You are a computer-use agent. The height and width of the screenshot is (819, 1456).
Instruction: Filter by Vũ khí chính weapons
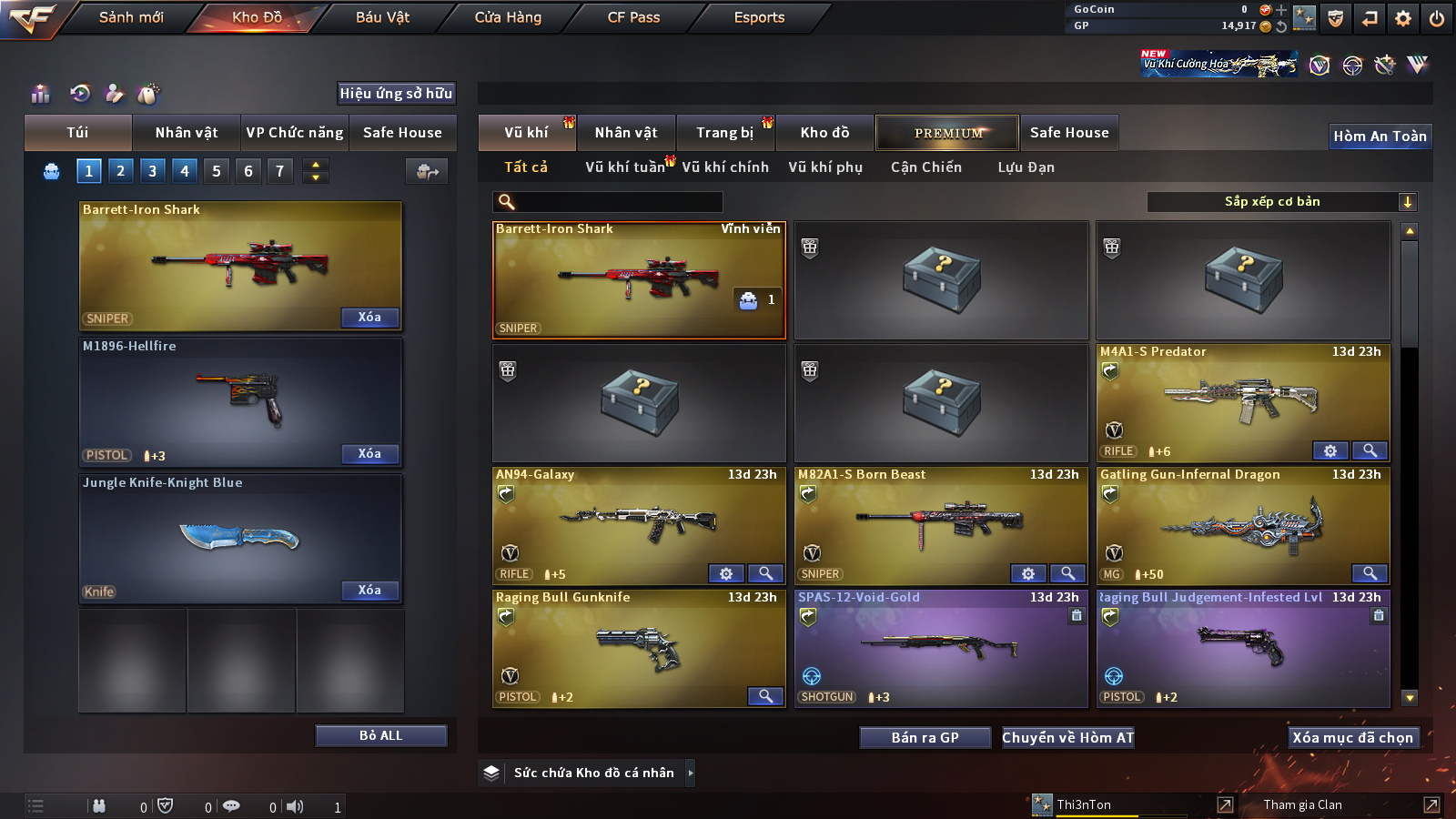725,167
